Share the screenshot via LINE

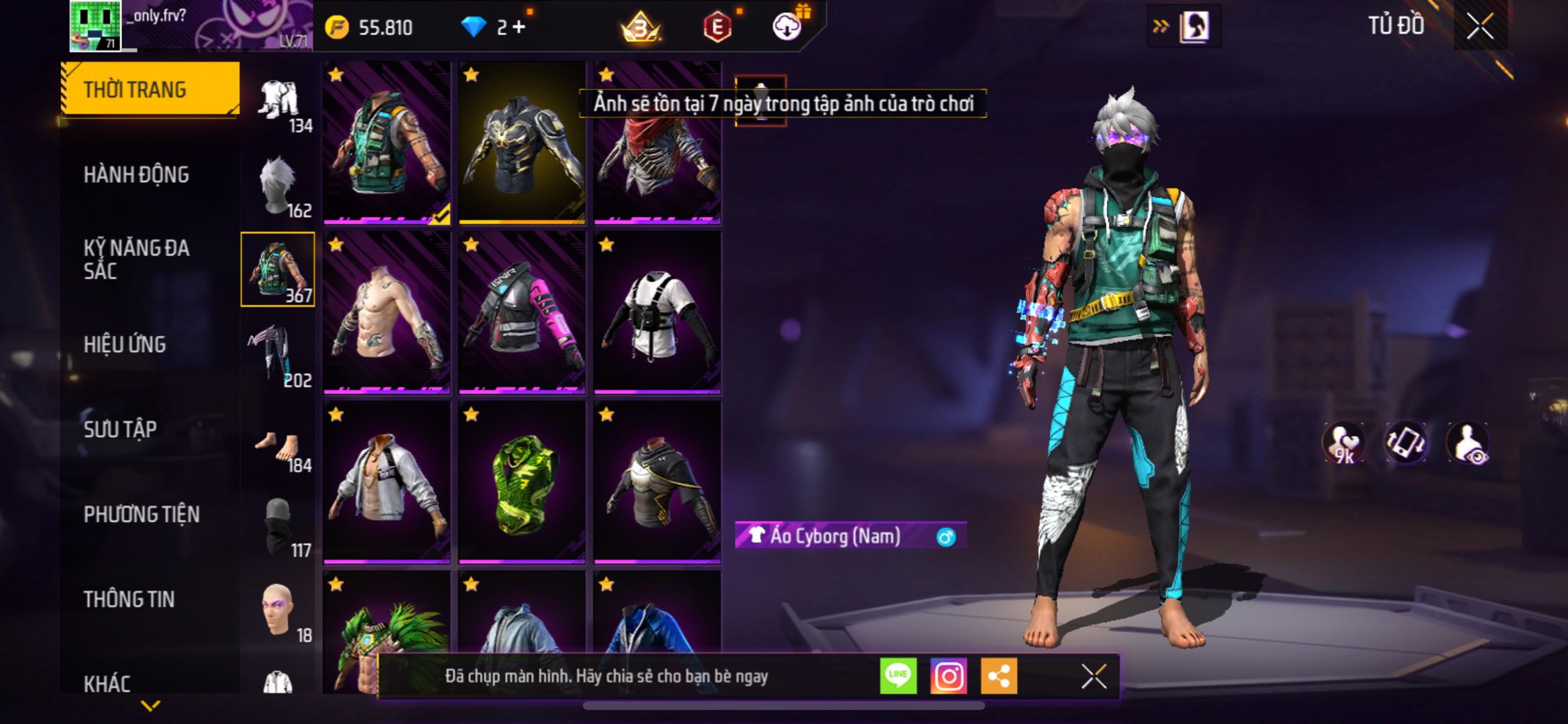coord(898,677)
